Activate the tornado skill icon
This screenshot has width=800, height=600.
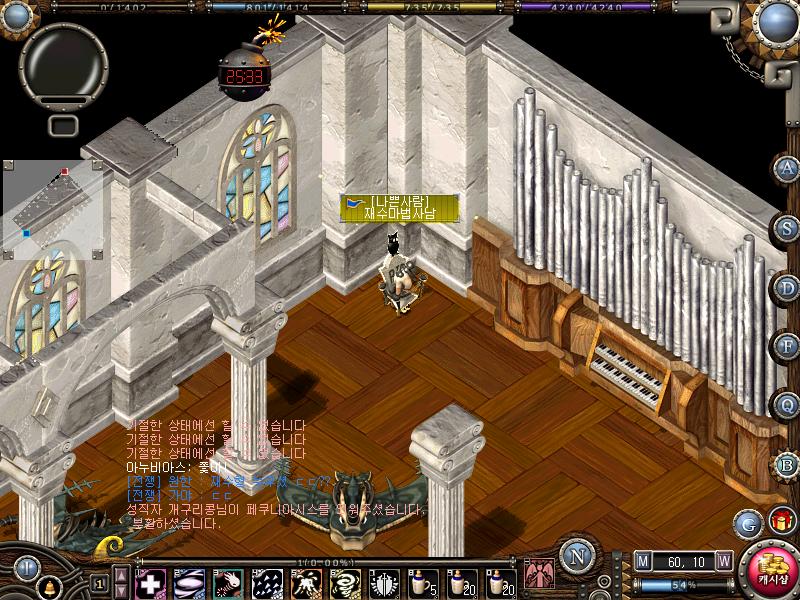pyautogui.click(x=344, y=582)
